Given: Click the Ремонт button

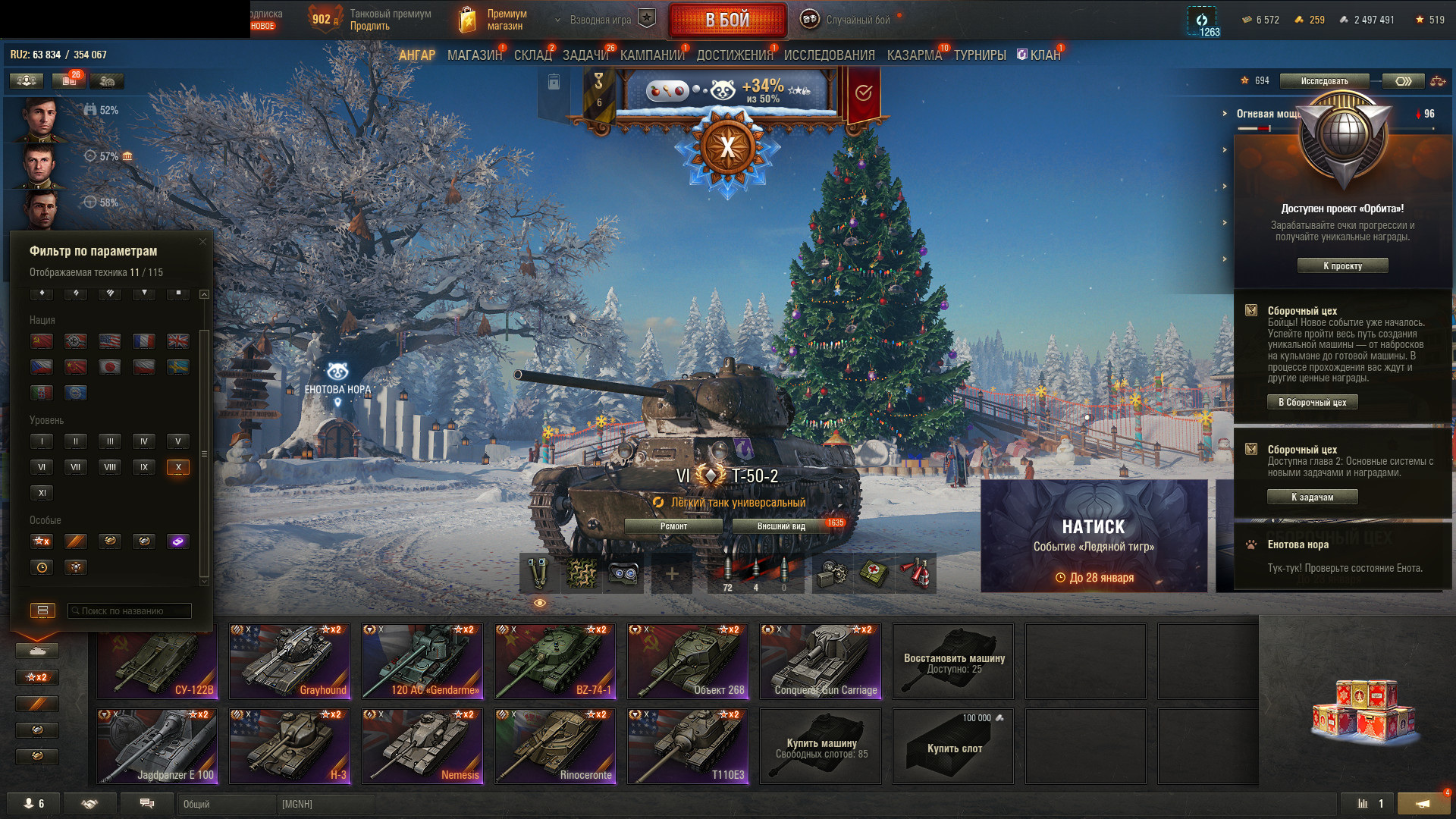Looking at the screenshot, I should click(x=673, y=526).
